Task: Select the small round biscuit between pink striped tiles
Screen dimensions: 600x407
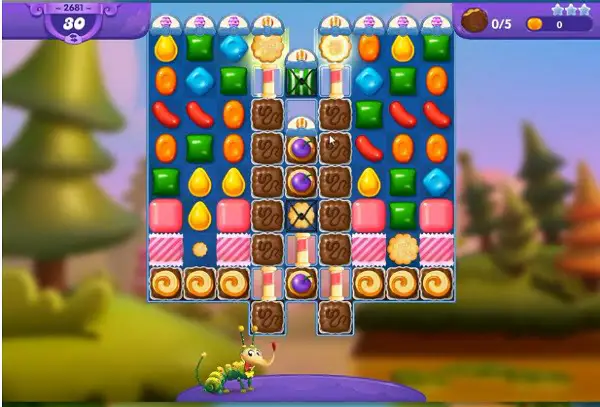Action: (199, 248)
